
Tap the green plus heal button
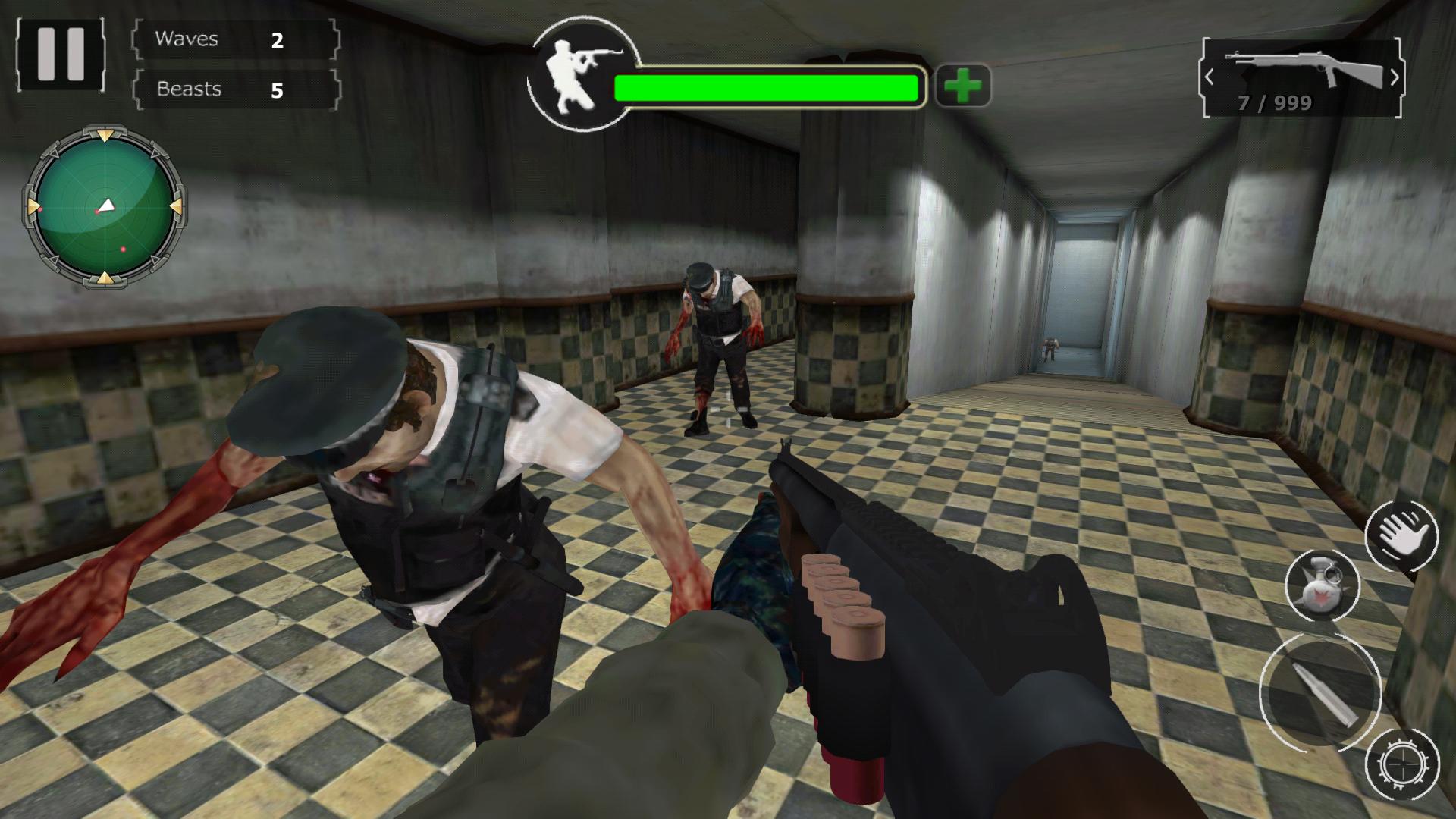(963, 86)
